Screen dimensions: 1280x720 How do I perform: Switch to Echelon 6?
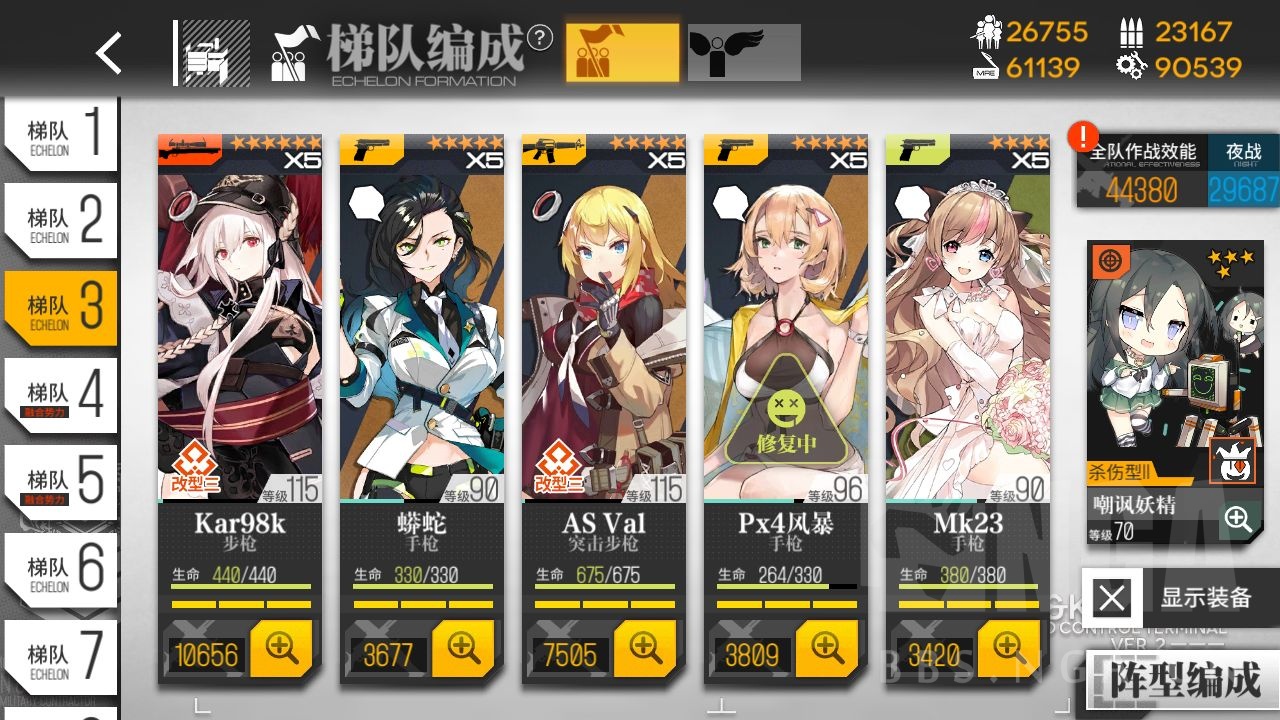pyautogui.click(x=60, y=570)
